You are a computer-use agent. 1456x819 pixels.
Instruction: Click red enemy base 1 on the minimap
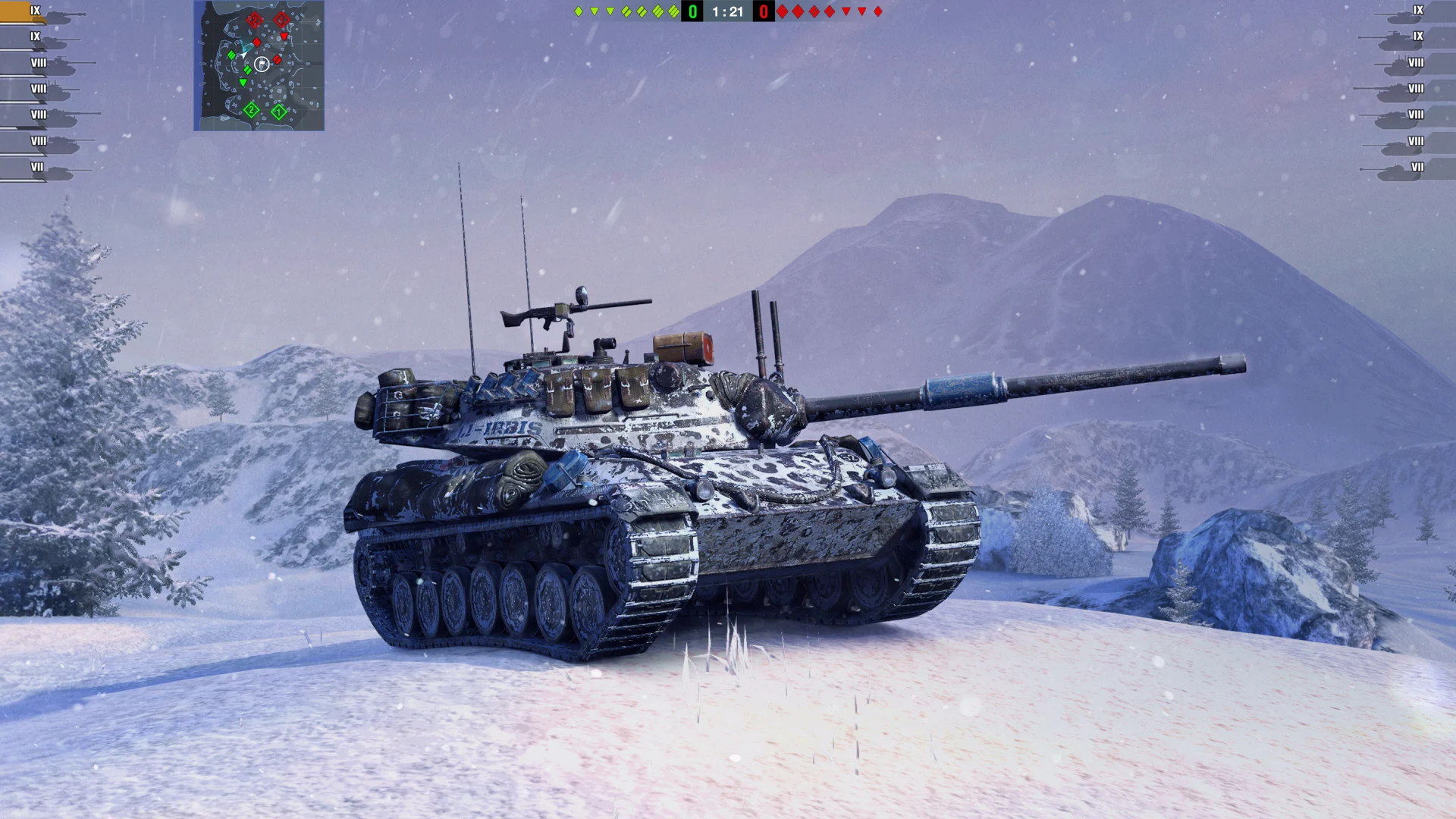pyautogui.click(x=281, y=20)
